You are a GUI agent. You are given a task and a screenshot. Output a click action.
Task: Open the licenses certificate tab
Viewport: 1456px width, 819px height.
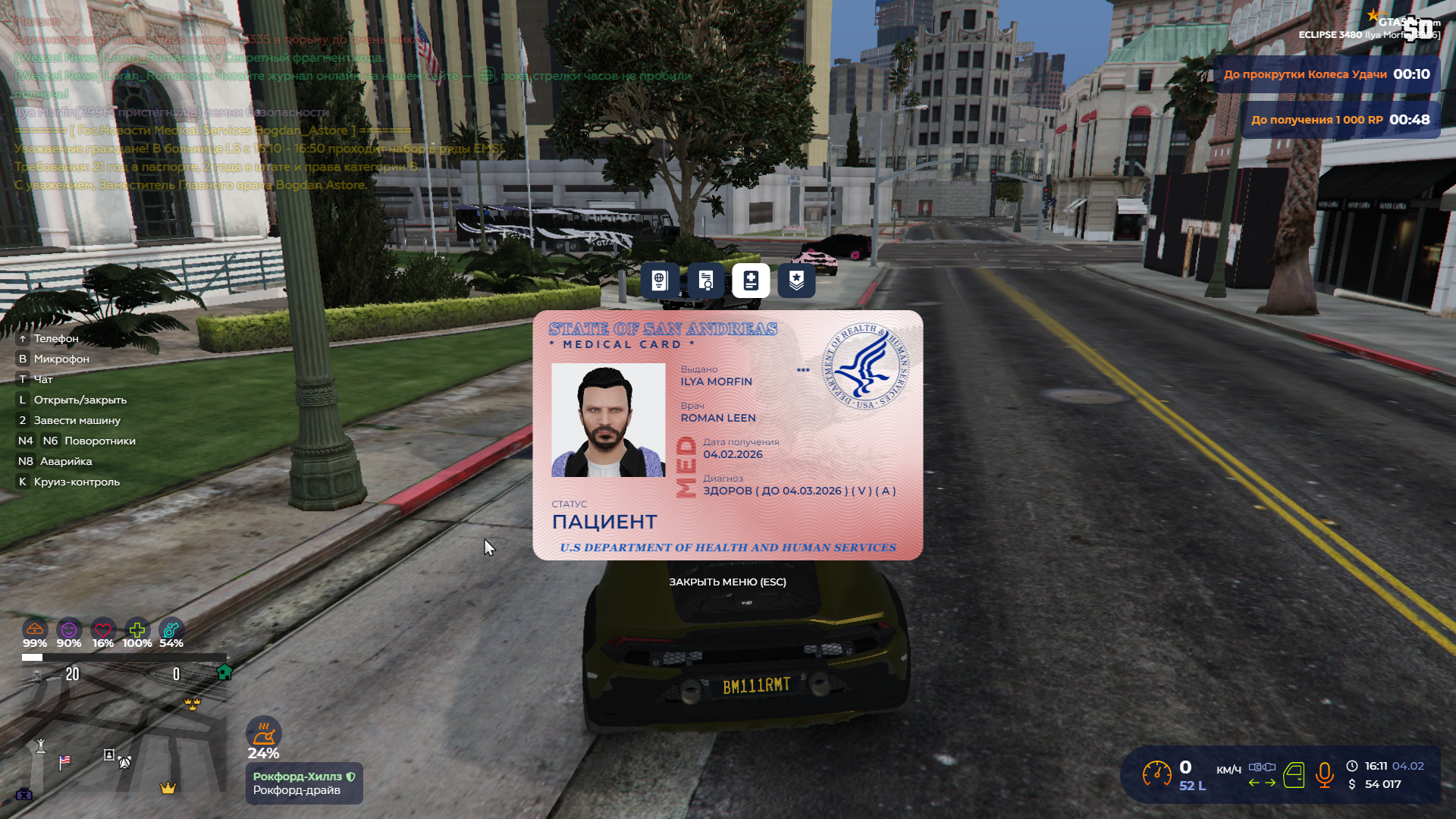(705, 281)
